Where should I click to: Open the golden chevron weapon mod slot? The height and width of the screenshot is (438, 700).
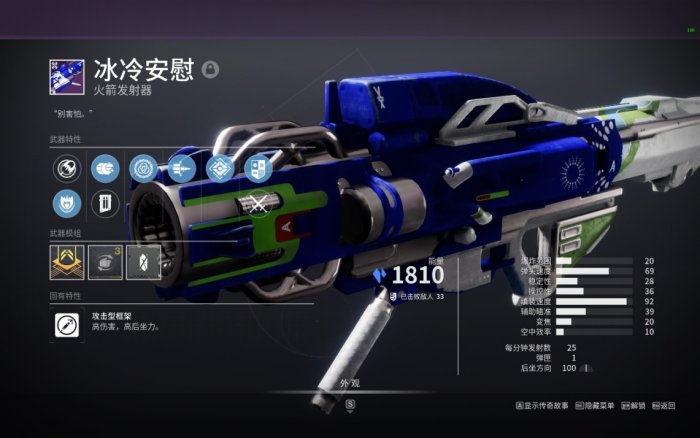[x=66, y=263]
